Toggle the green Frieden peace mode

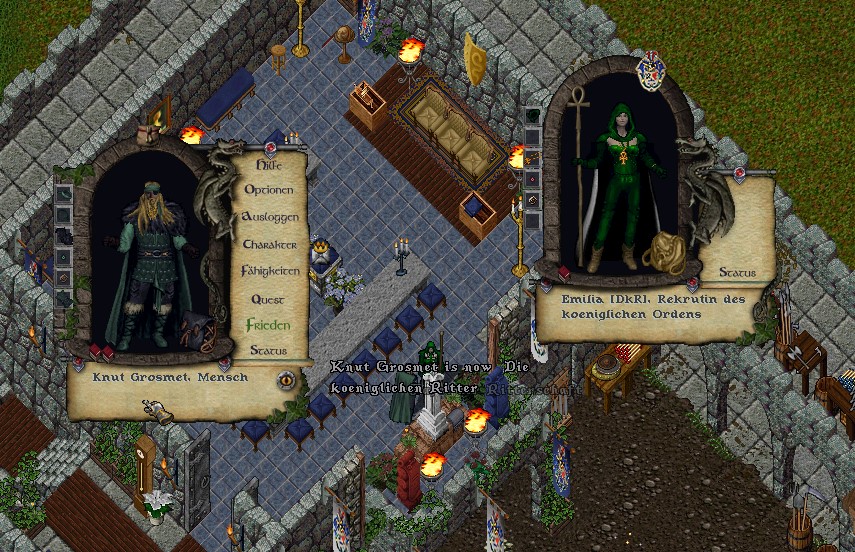pos(268,325)
